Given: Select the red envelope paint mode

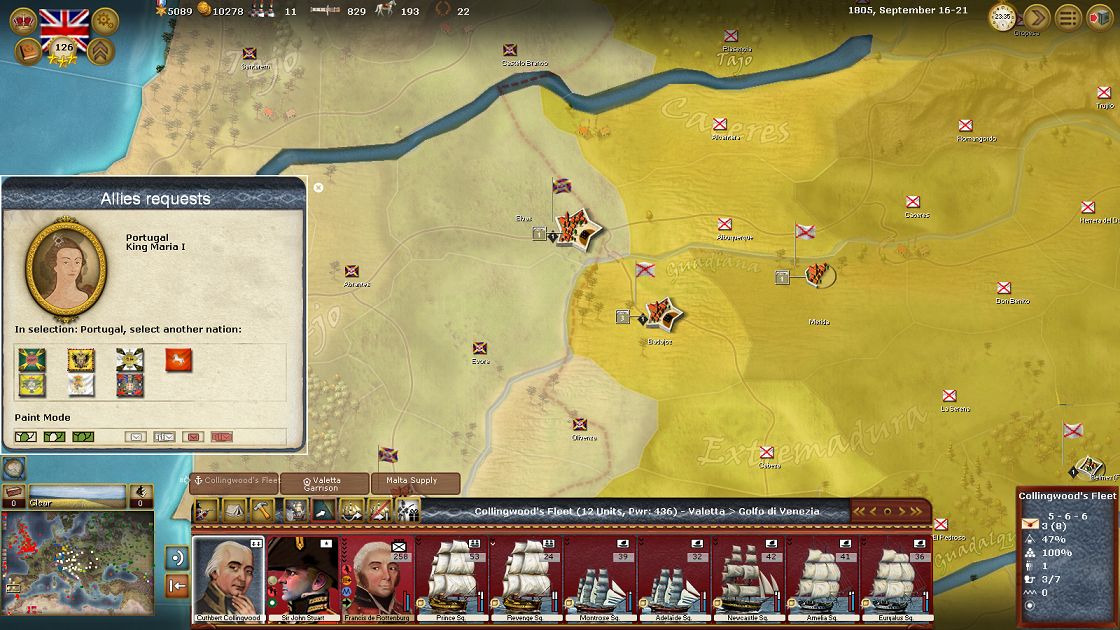Looking at the screenshot, I should point(193,436).
